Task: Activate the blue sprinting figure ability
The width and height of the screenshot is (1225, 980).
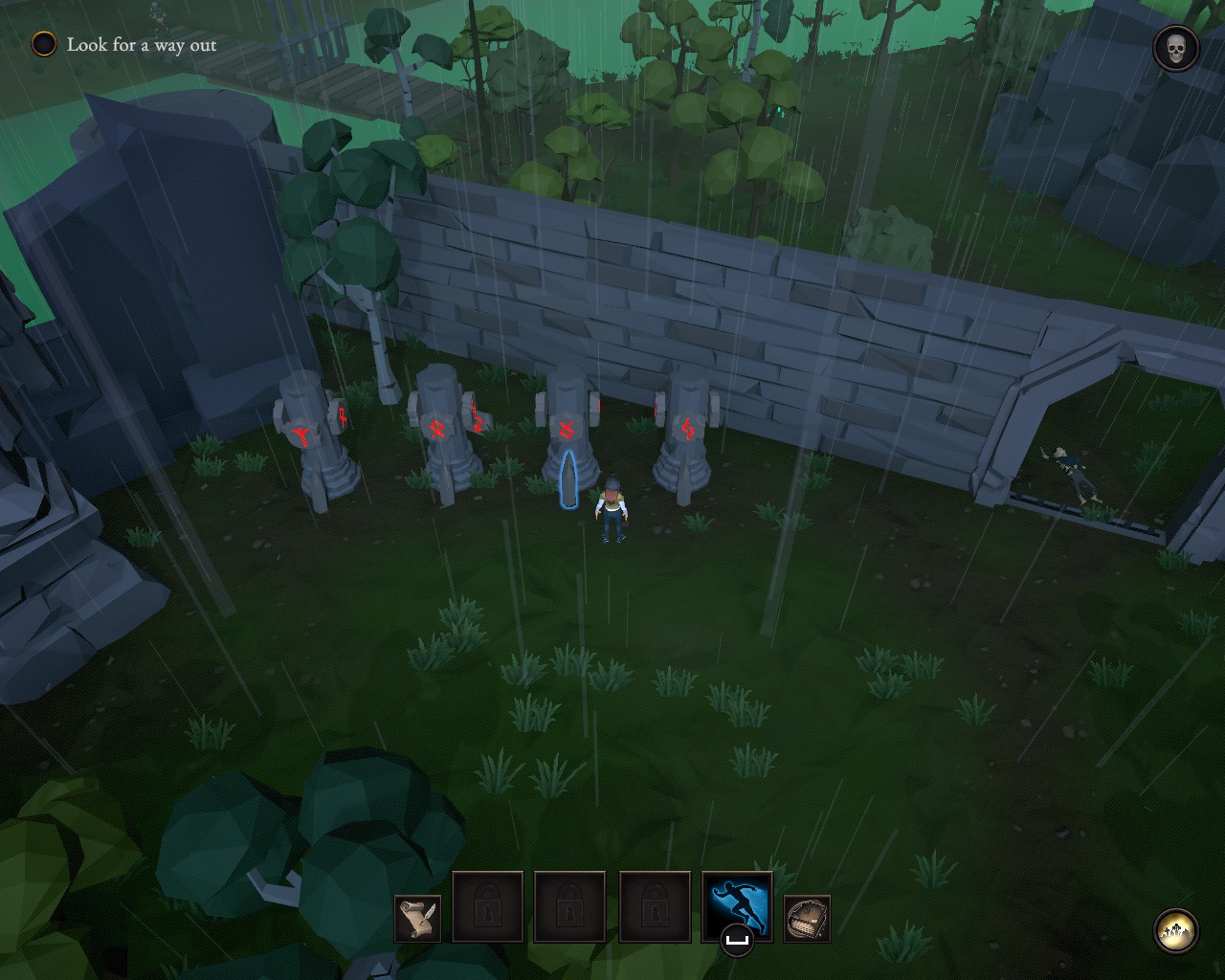Action: pyautogui.click(x=736, y=905)
